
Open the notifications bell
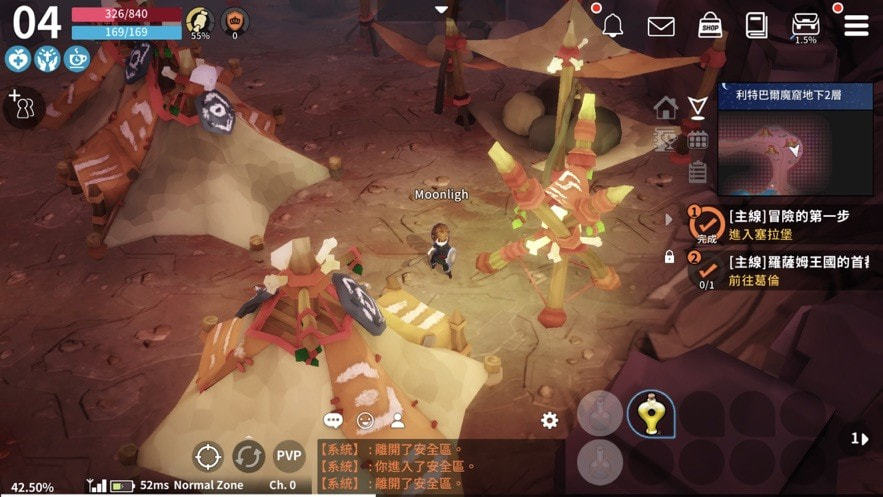tap(612, 26)
